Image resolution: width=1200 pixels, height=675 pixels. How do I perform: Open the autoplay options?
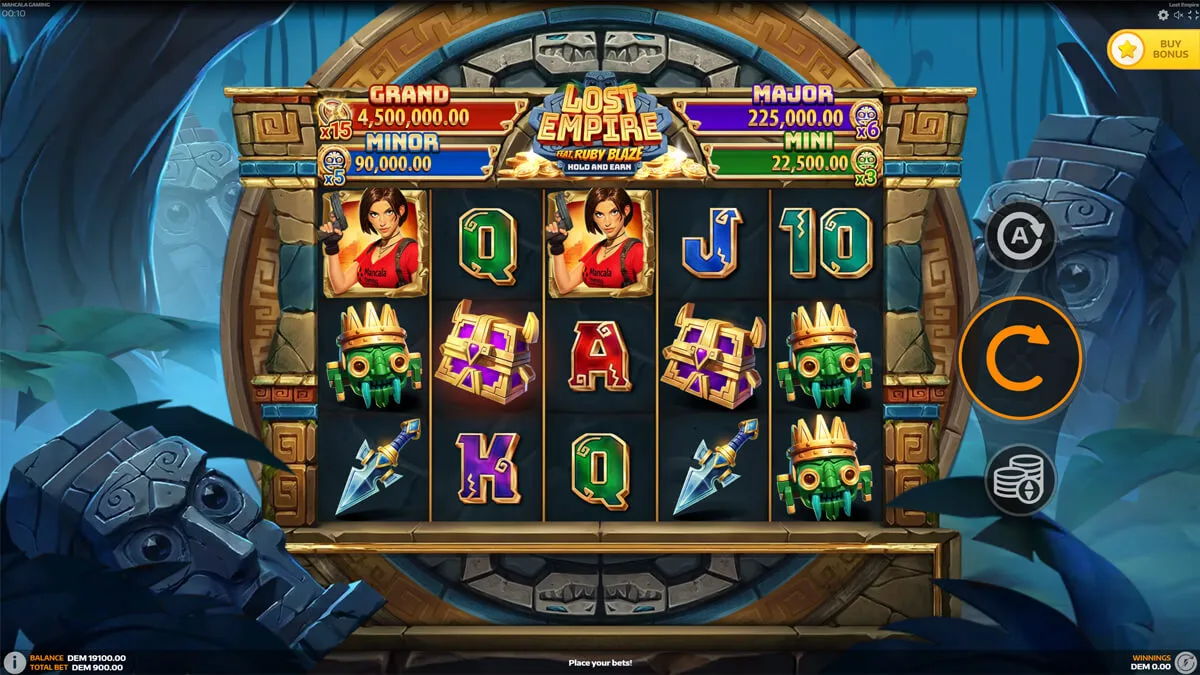pos(1020,237)
